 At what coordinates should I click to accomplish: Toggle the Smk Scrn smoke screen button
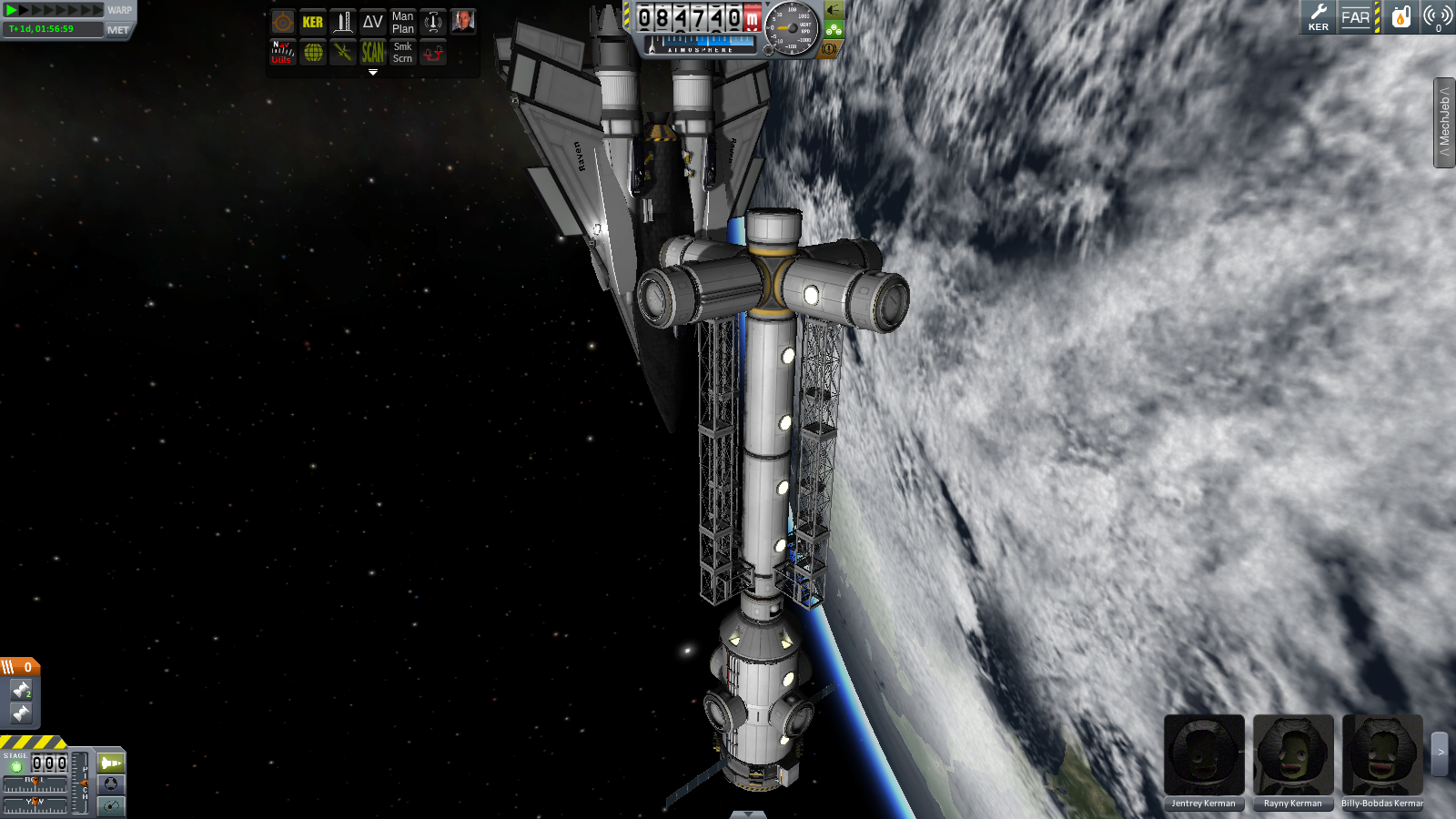coord(402,53)
